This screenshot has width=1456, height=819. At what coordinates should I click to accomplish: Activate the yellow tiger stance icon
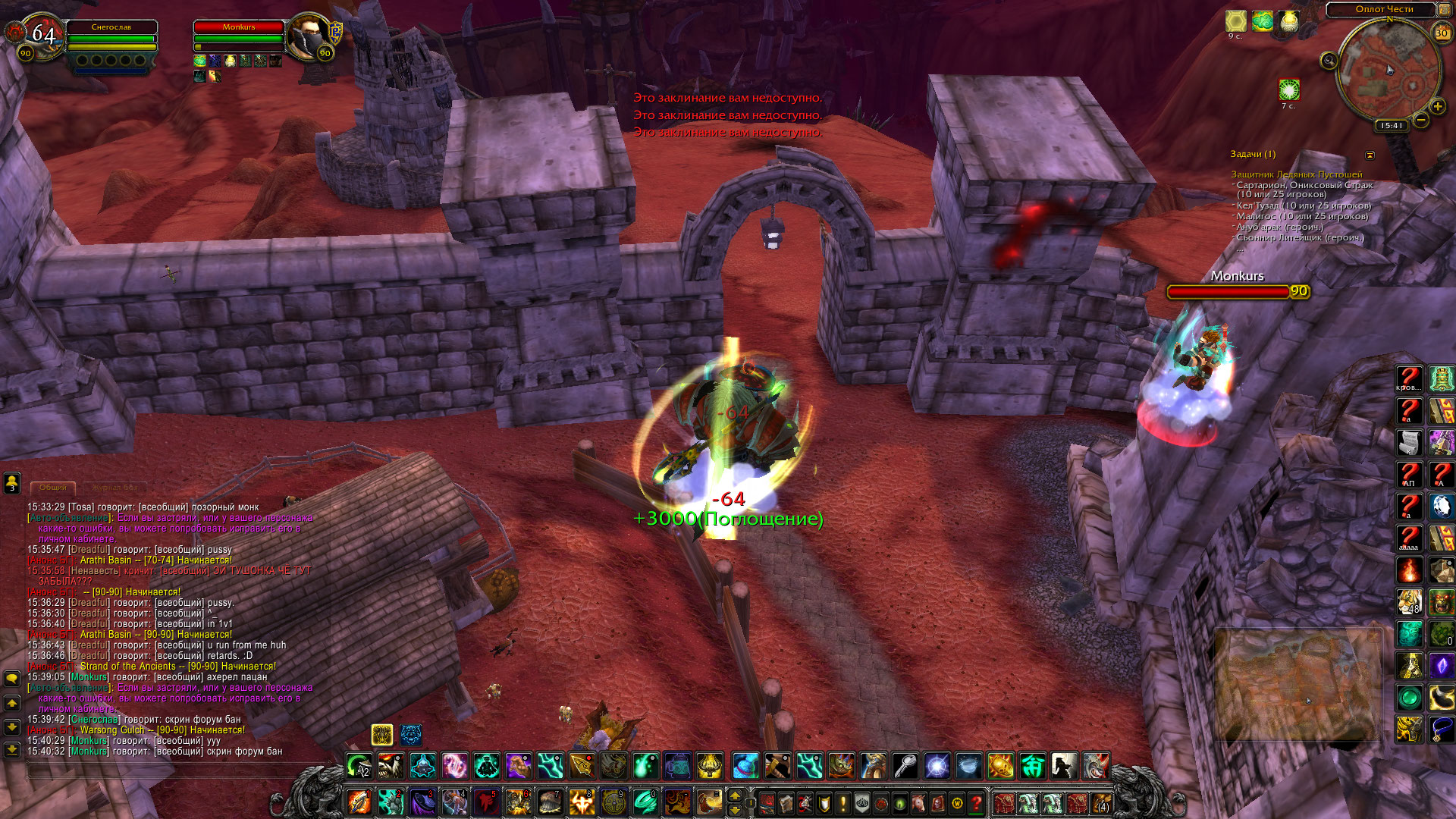pos(382,734)
